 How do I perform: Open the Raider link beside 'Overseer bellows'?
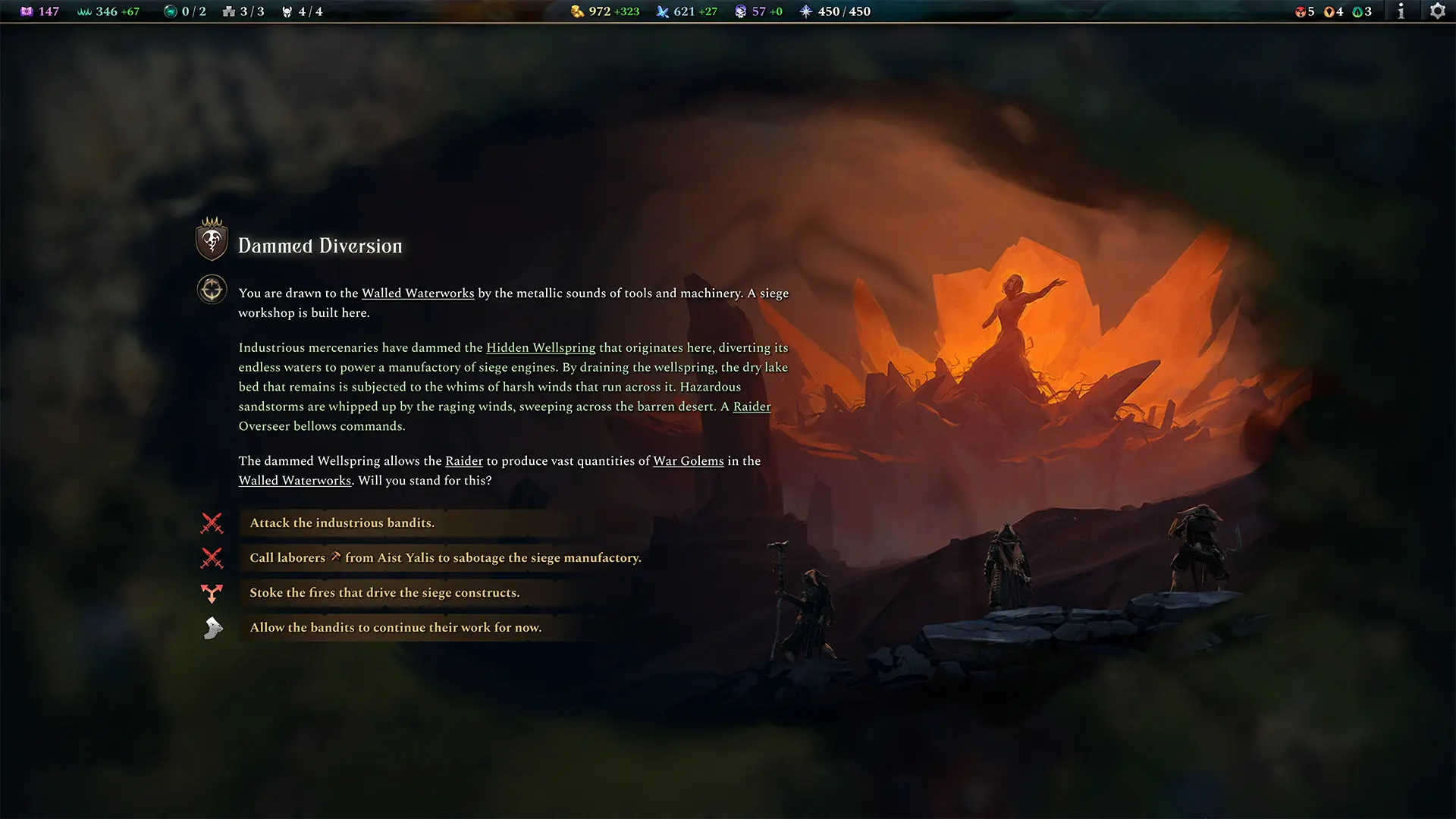point(752,406)
